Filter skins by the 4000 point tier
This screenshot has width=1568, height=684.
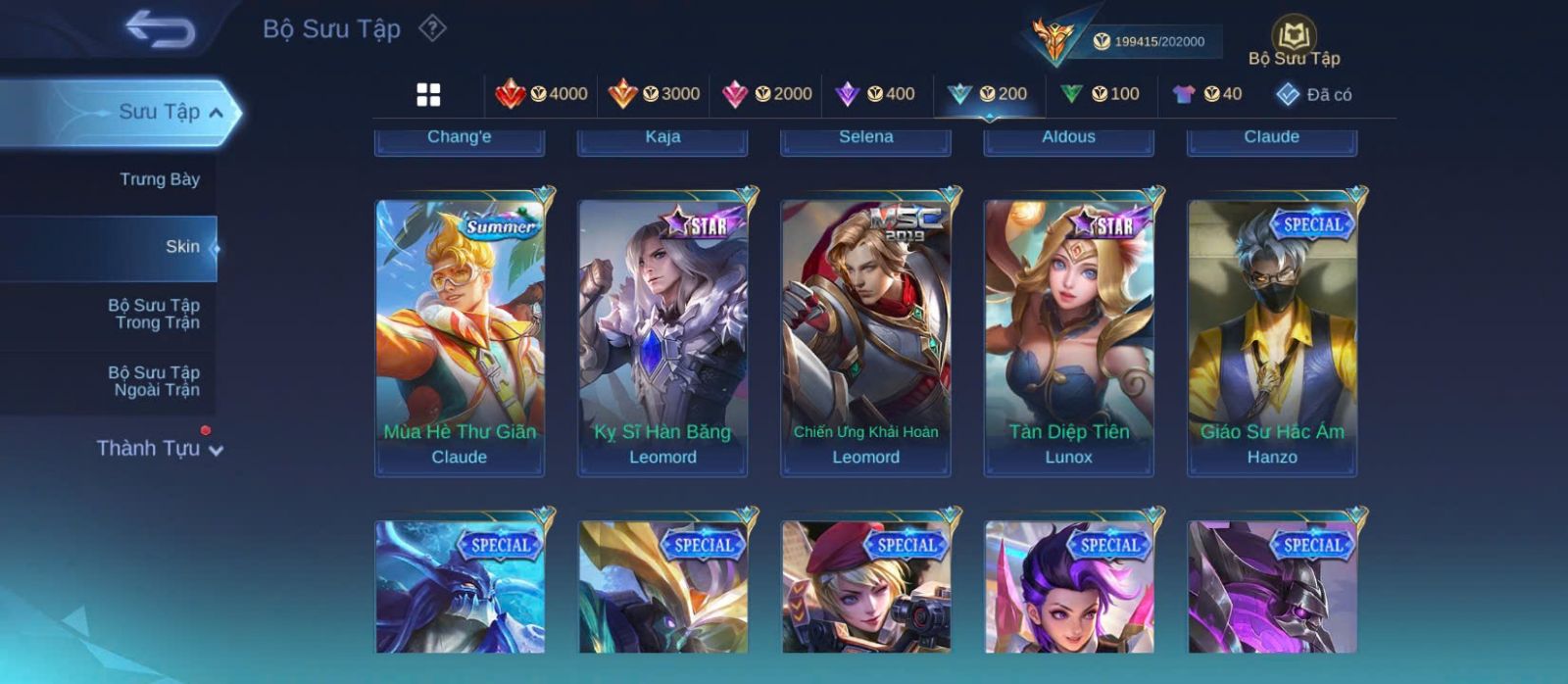point(542,94)
